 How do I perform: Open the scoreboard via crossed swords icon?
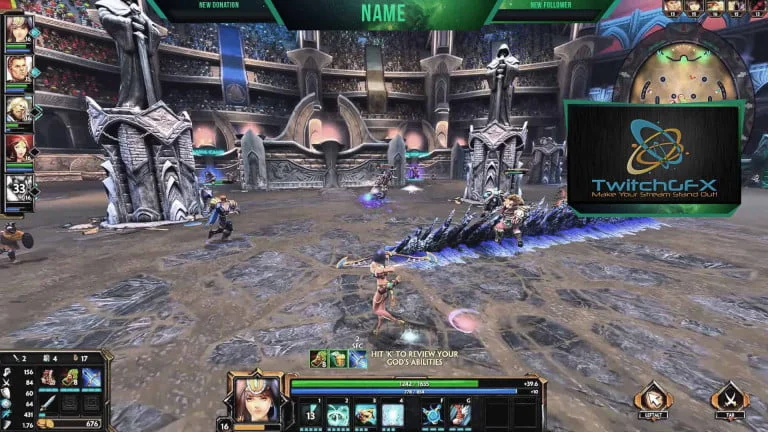pyautogui.click(x=729, y=397)
